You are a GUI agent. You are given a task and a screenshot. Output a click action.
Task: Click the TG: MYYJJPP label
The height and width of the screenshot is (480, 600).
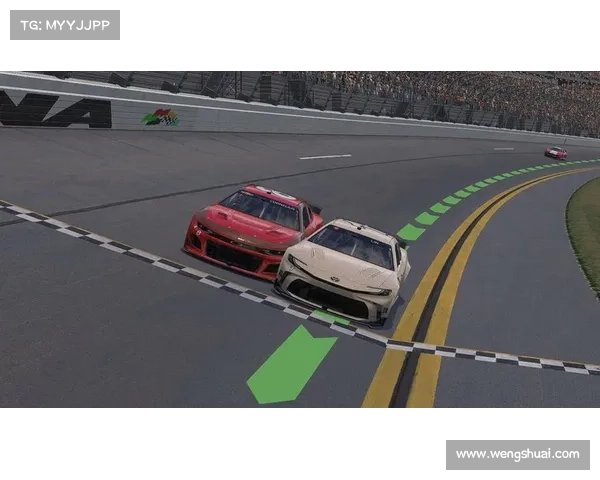coord(64,25)
